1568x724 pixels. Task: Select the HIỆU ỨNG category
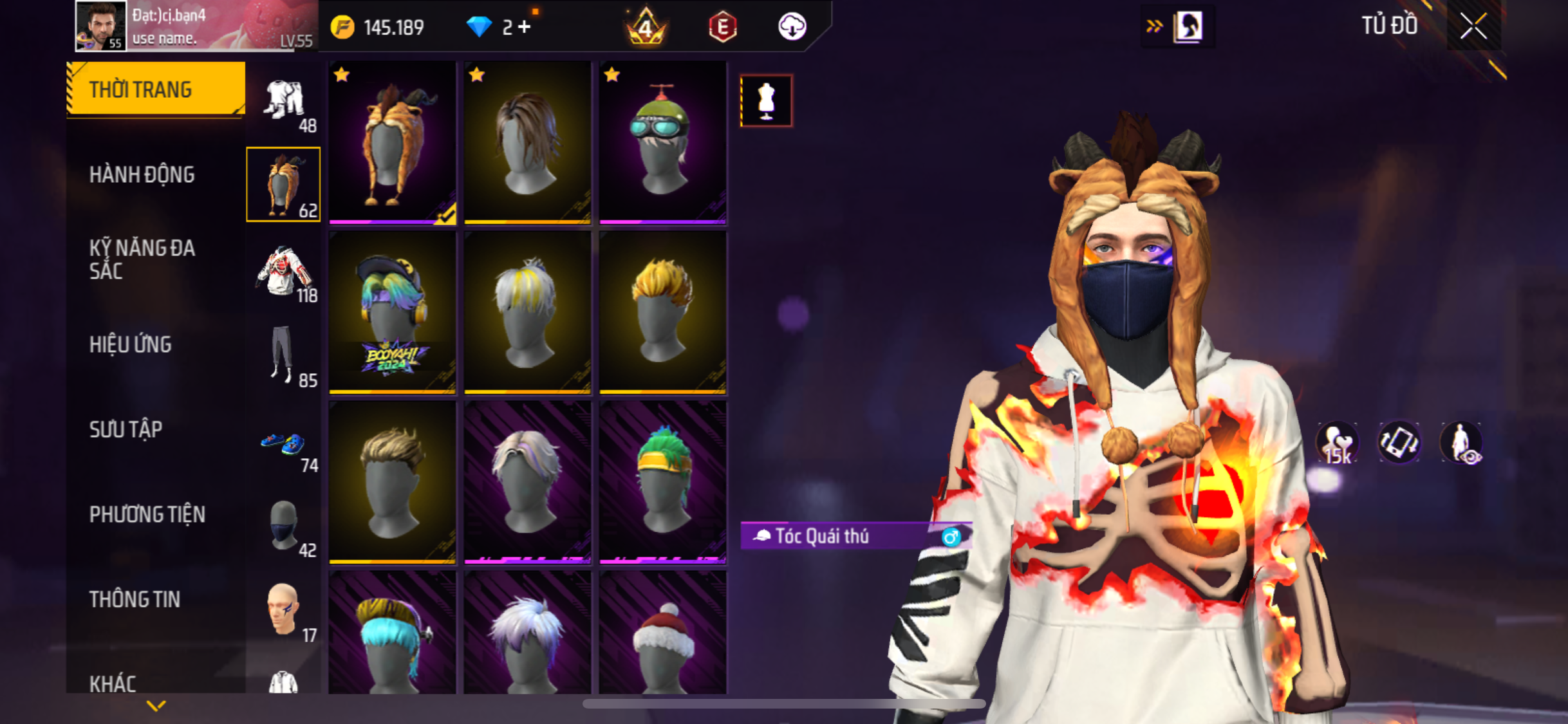coord(131,344)
